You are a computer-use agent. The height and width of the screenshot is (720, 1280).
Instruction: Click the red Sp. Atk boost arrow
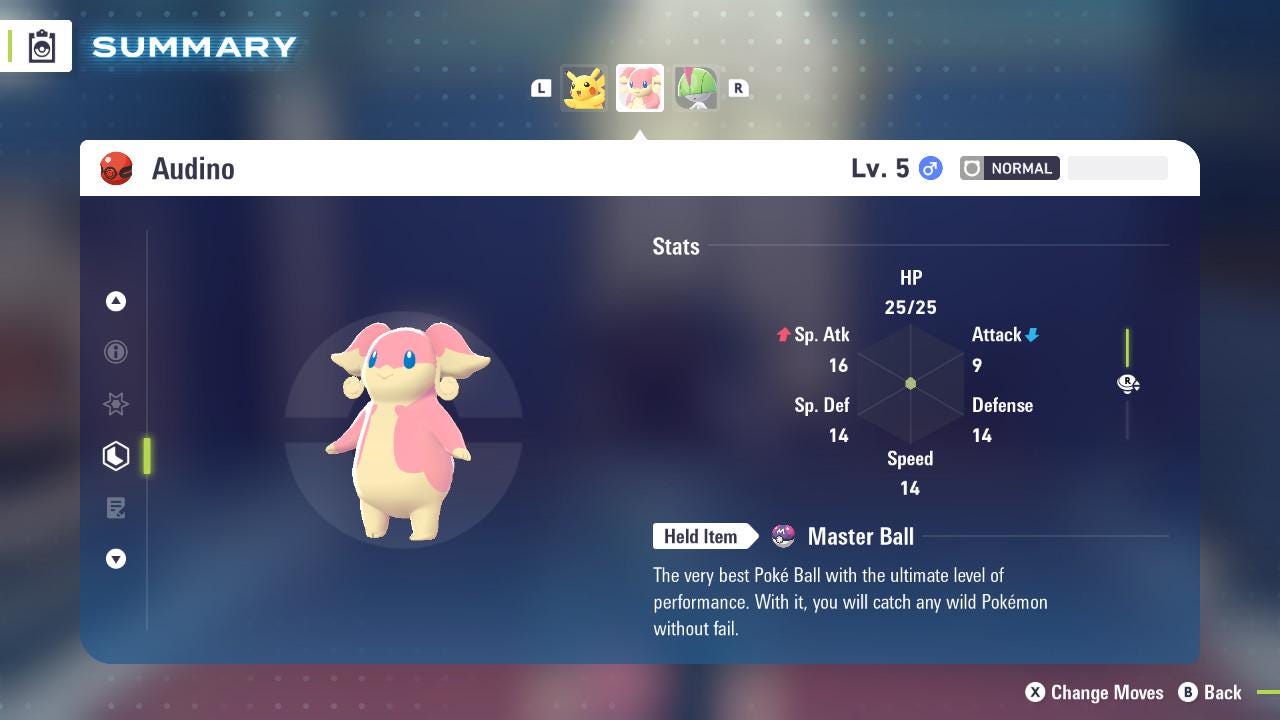[x=783, y=335]
